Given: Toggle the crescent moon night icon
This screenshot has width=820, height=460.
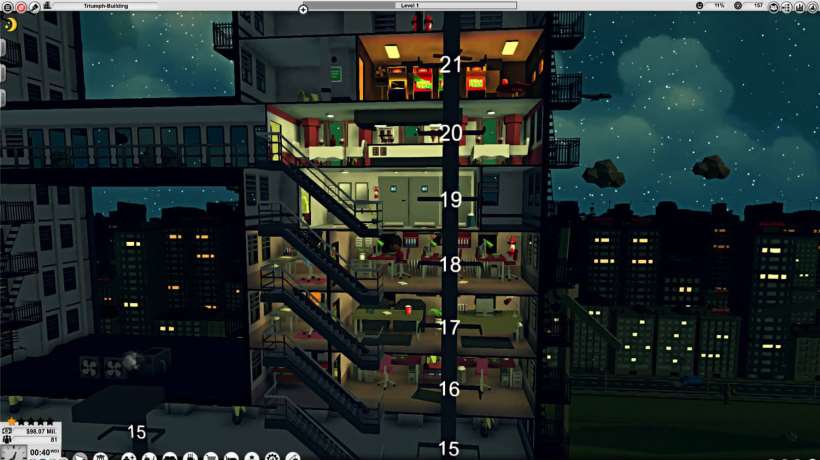Looking at the screenshot, I should (x=10, y=25).
